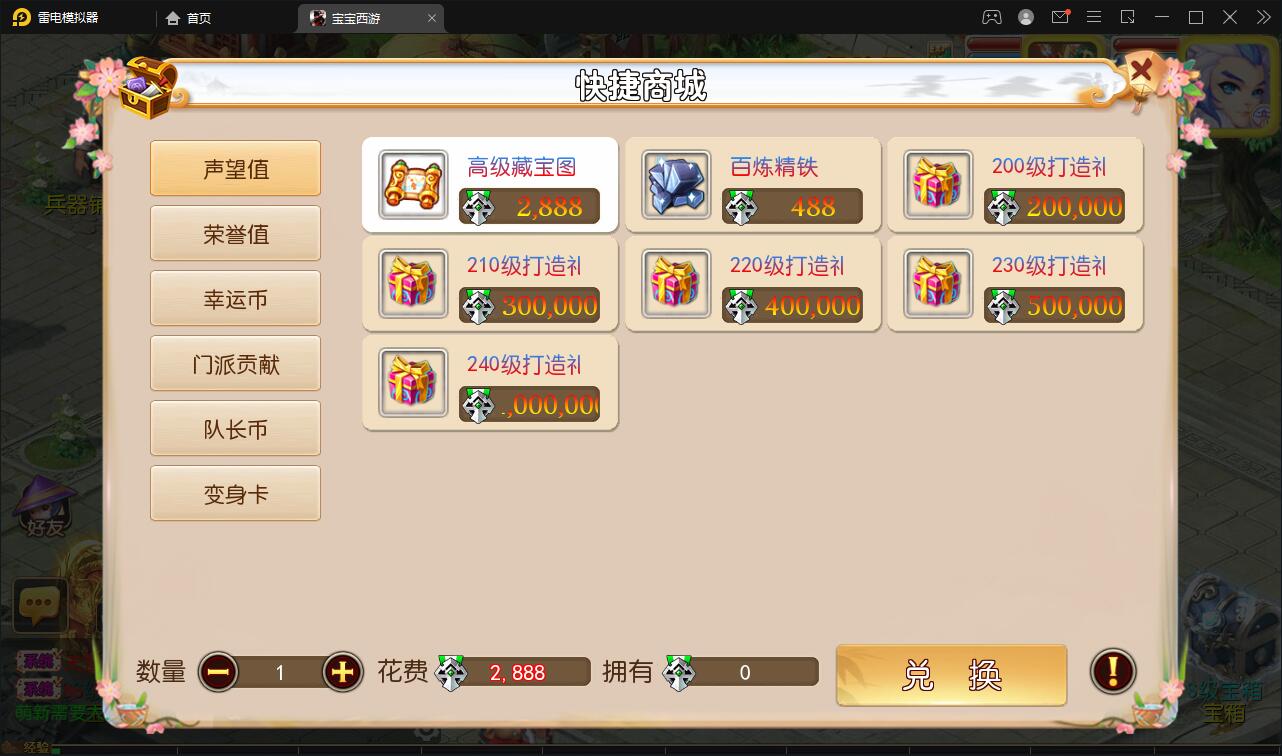
Task: Select the 230级打造礼 gift box
Action: (1013, 284)
